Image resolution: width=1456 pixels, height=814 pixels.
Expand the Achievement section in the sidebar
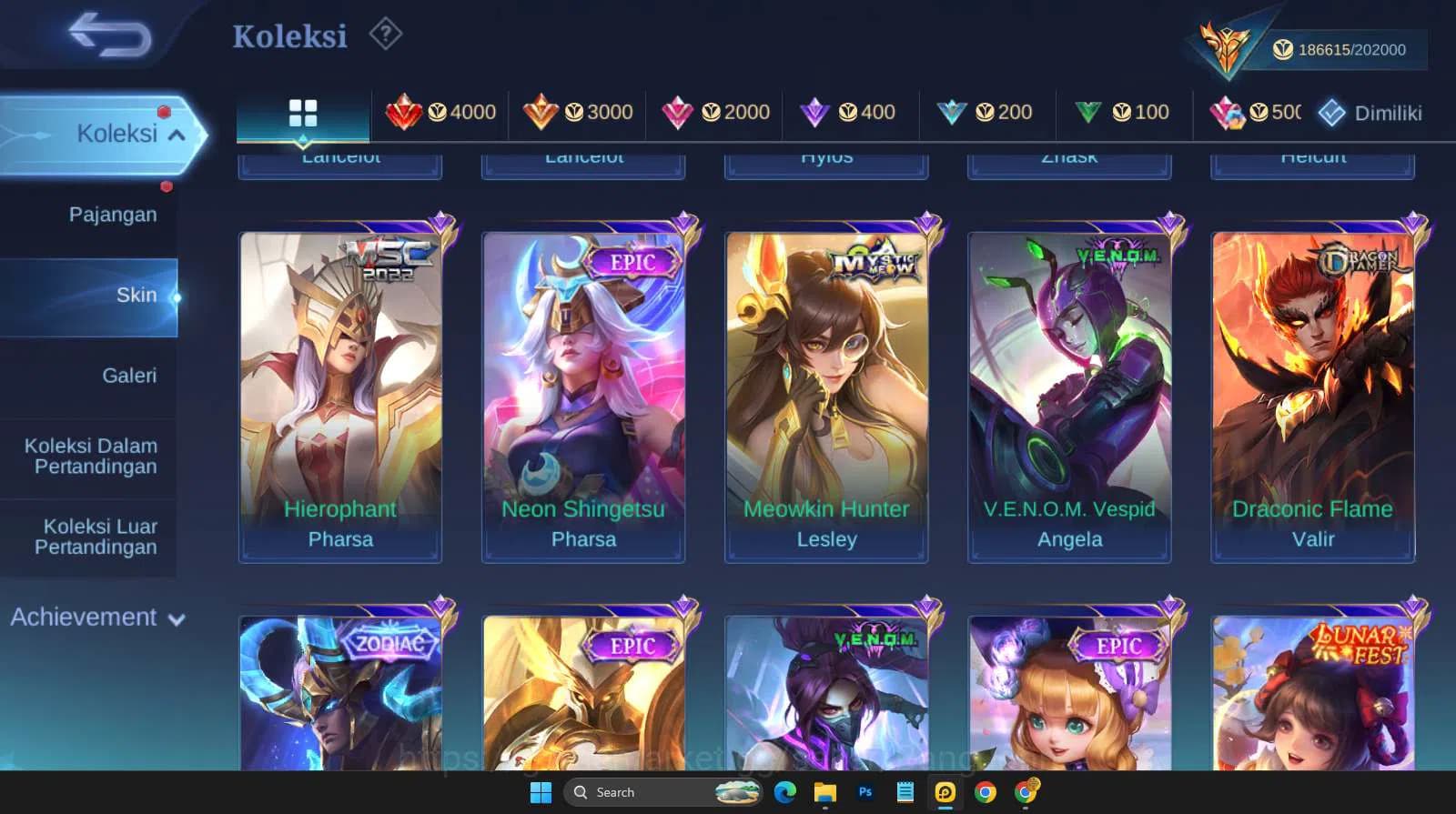point(96,618)
